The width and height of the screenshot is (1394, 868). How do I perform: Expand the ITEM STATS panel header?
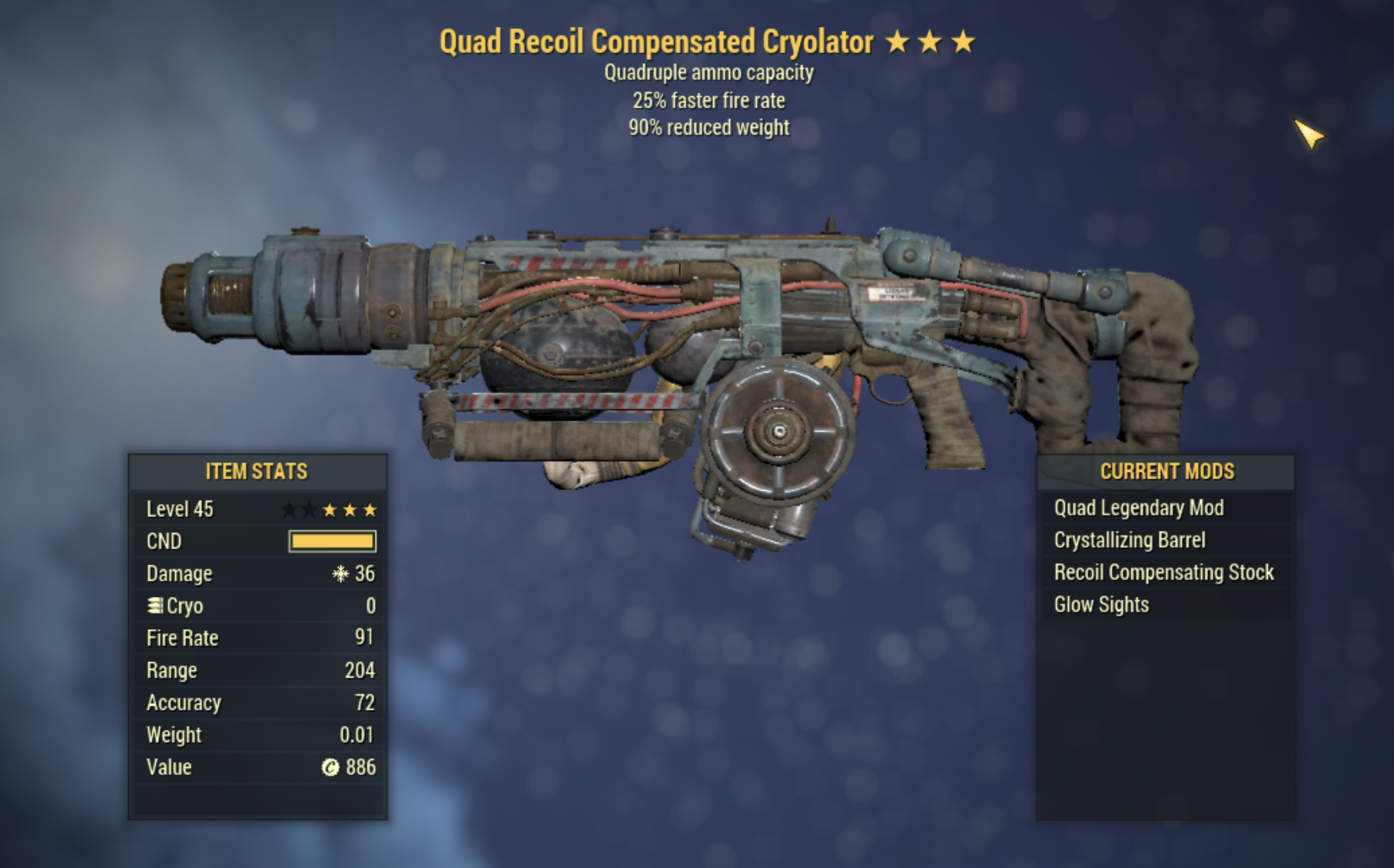point(256,472)
